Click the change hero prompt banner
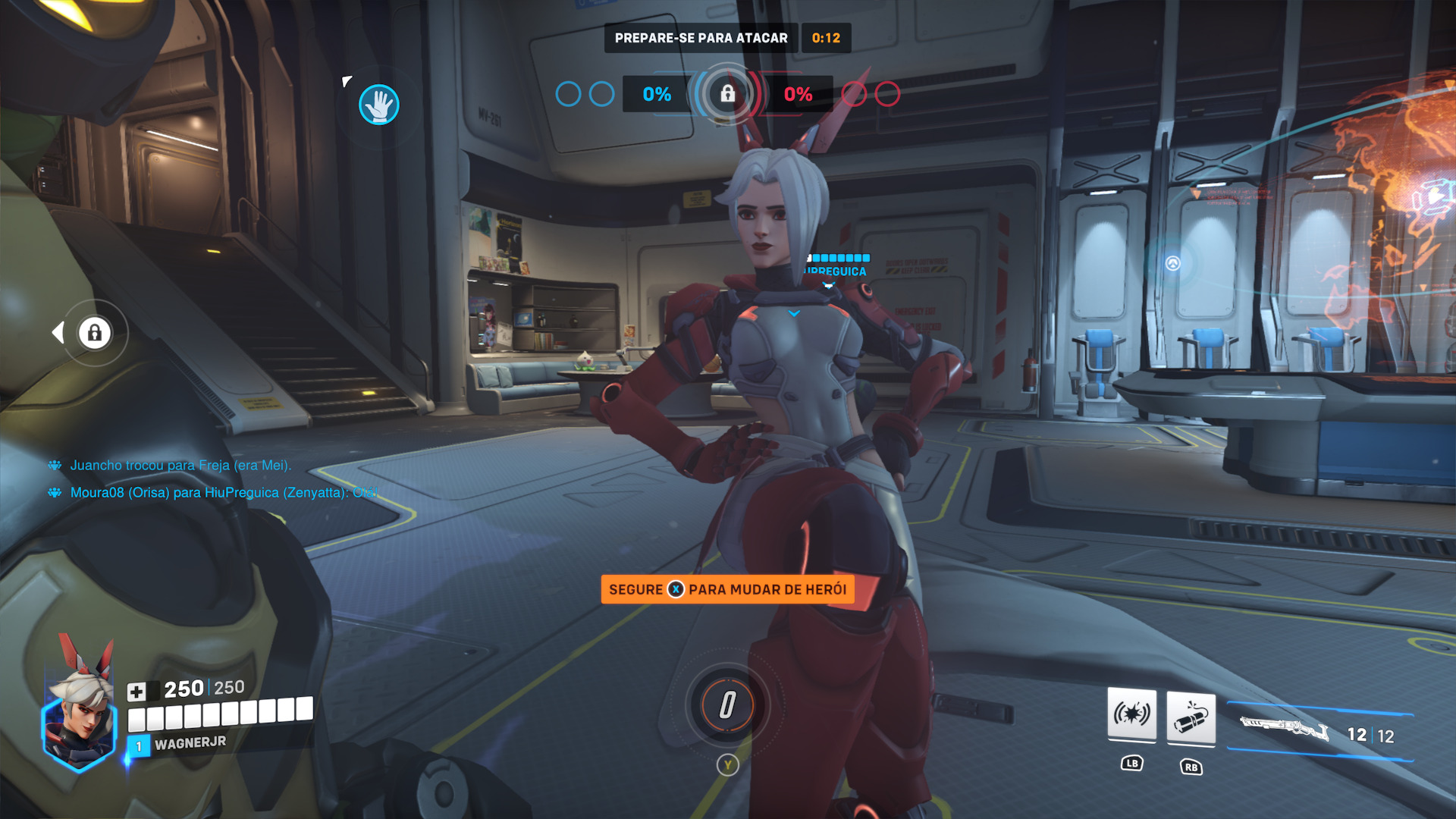This screenshot has width=1456, height=819. tap(727, 589)
